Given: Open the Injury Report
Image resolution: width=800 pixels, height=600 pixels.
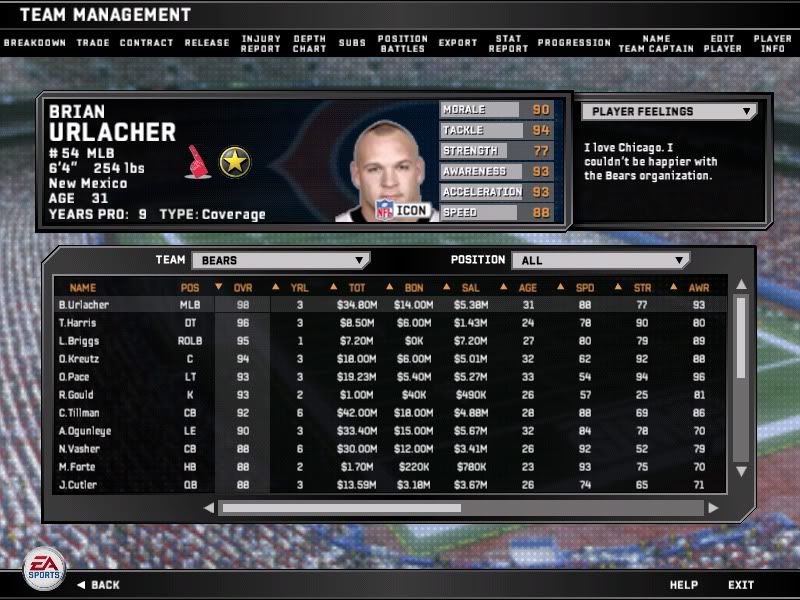Looking at the screenshot, I should [262, 44].
